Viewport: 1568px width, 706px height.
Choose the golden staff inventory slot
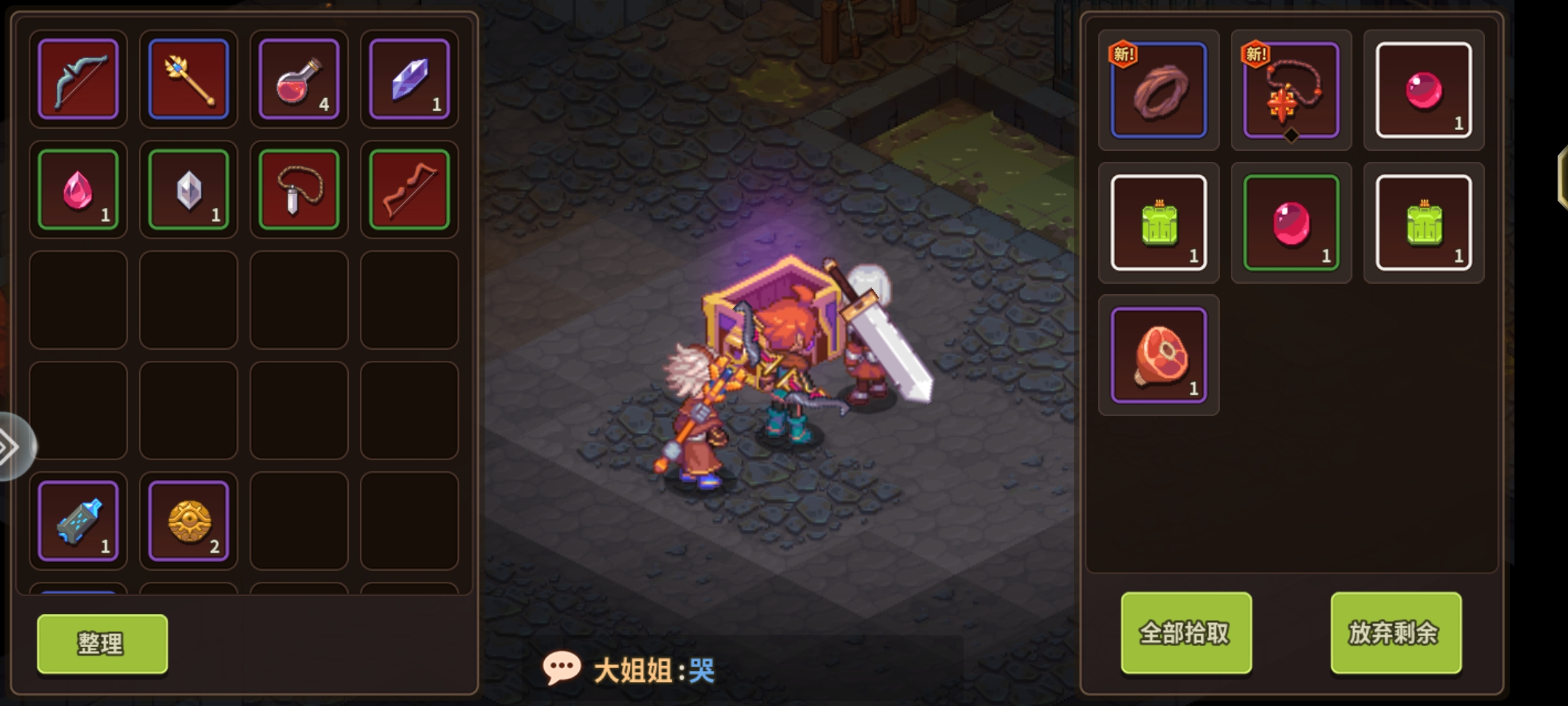(189, 79)
